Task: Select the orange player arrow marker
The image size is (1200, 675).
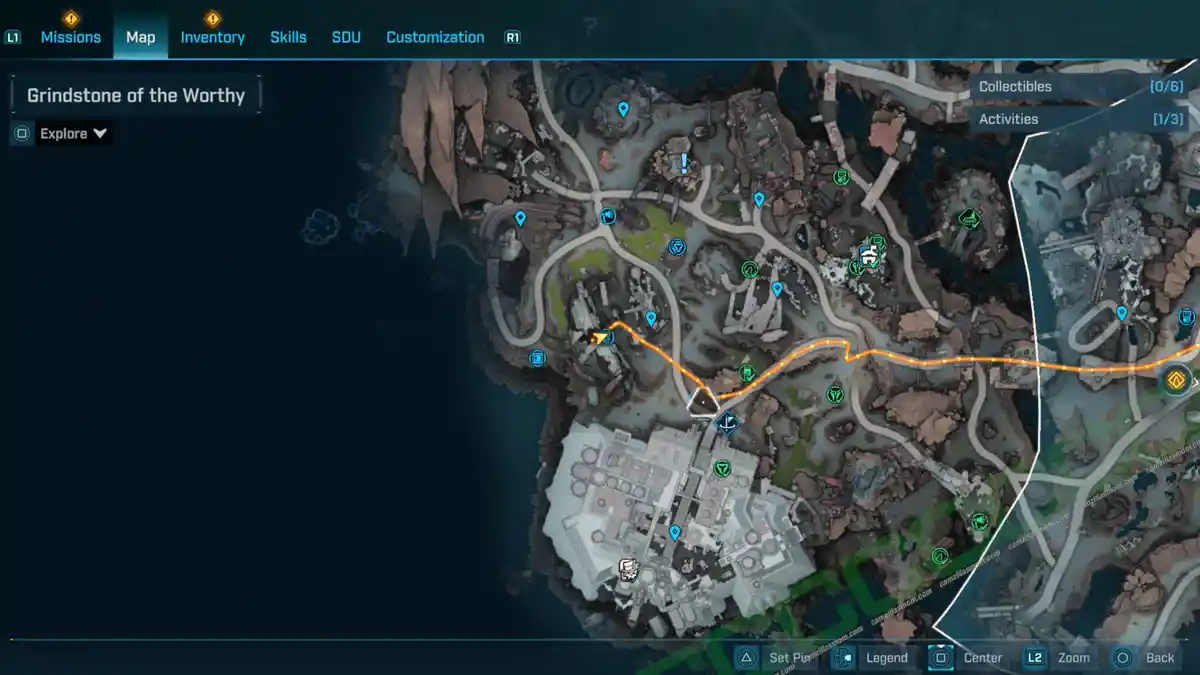Action: (600, 337)
